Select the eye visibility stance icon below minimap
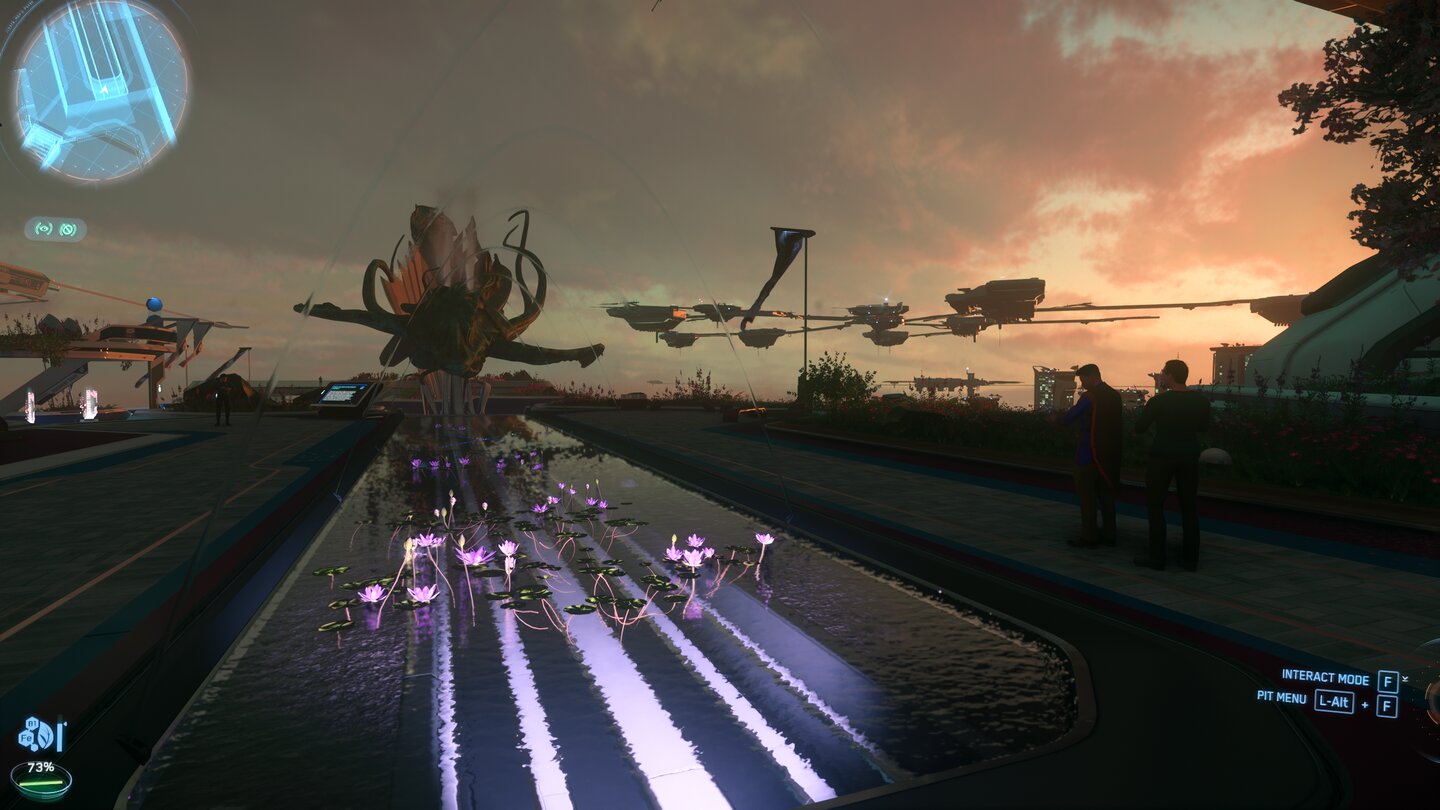Image resolution: width=1440 pixels, height=810 pixels. [41, 228]
